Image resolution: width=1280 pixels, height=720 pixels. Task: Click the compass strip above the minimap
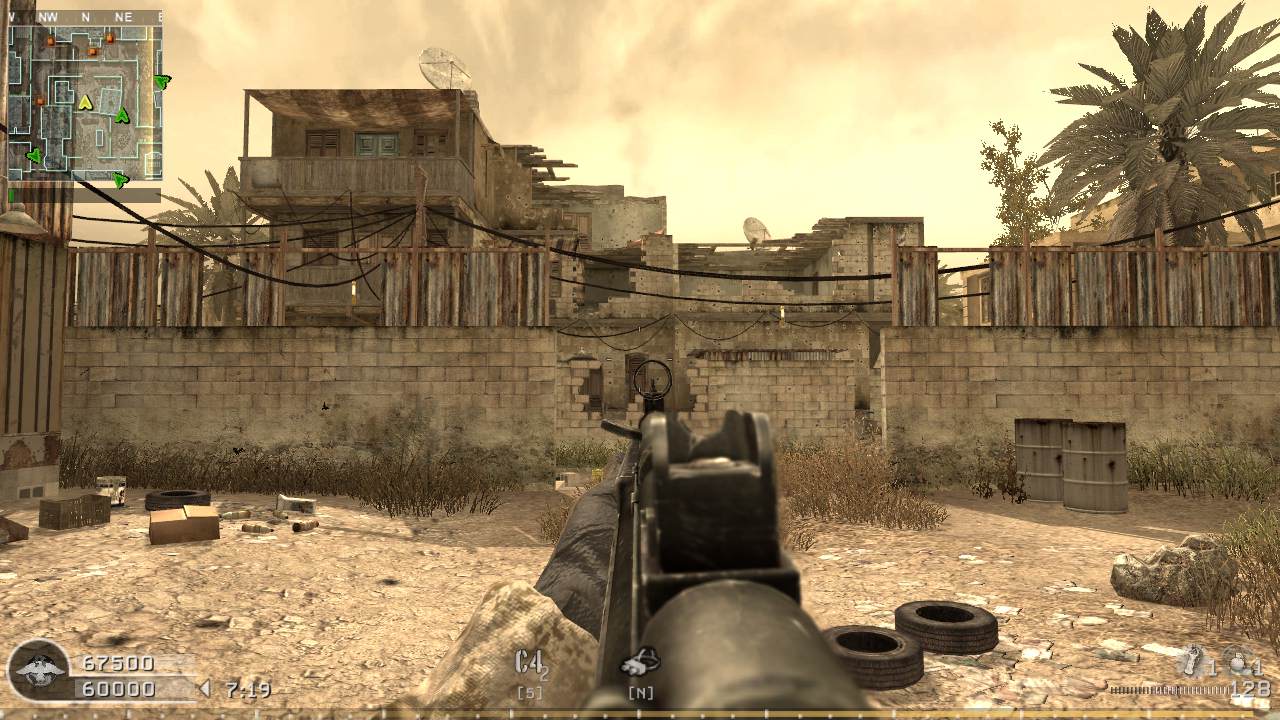[x=85, y=17]
